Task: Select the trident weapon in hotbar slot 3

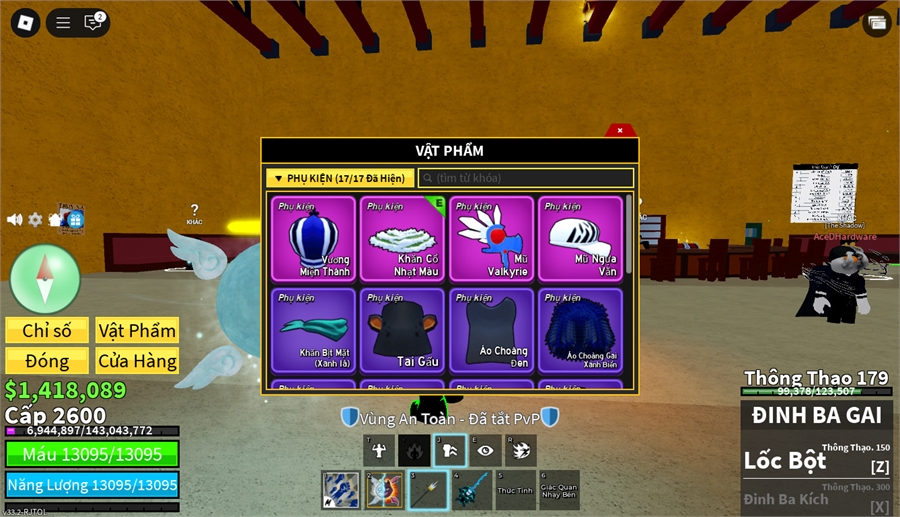Action: tap(427, 490)
